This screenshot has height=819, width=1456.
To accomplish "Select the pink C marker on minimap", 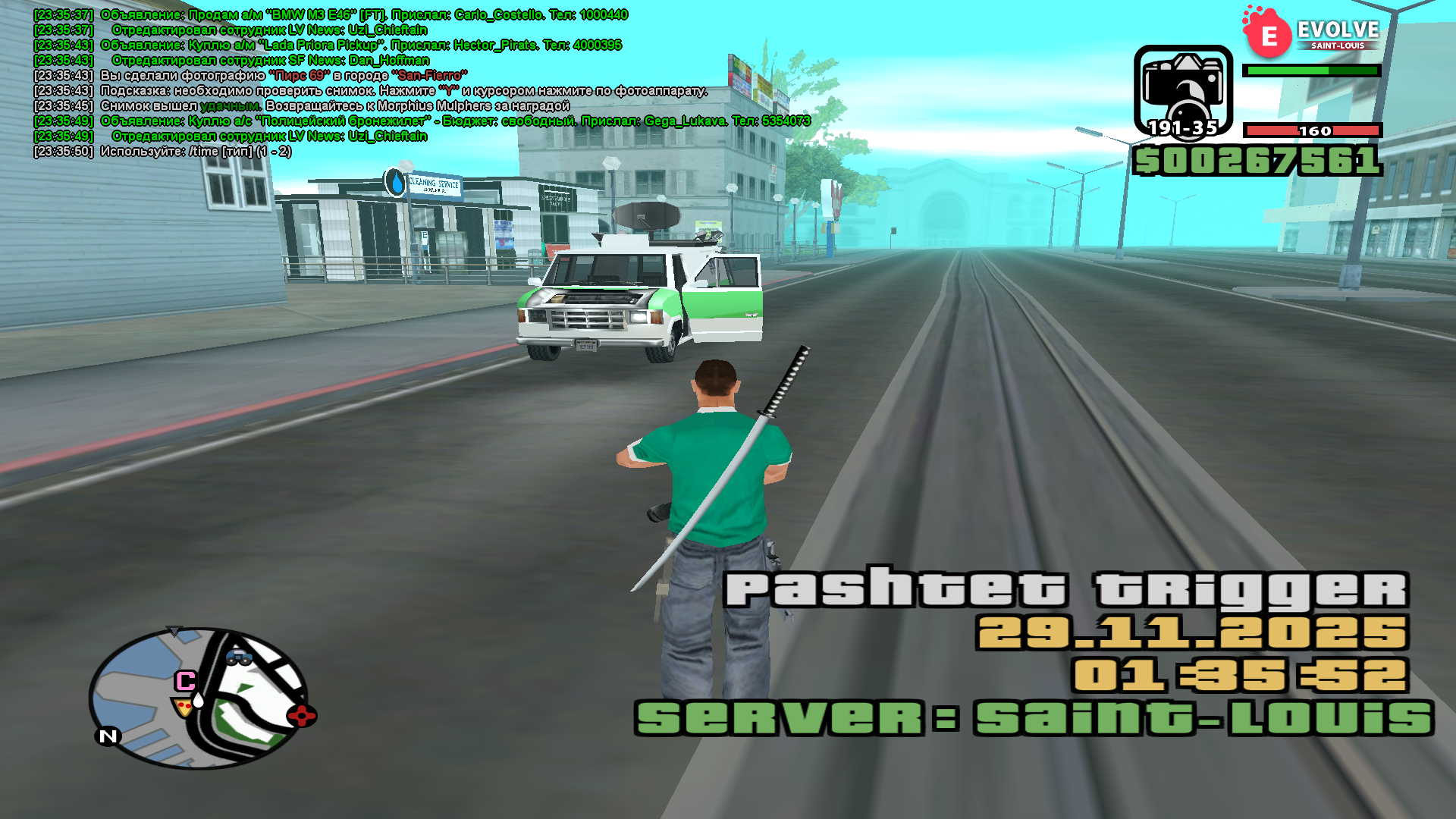I will coord(185,680).
